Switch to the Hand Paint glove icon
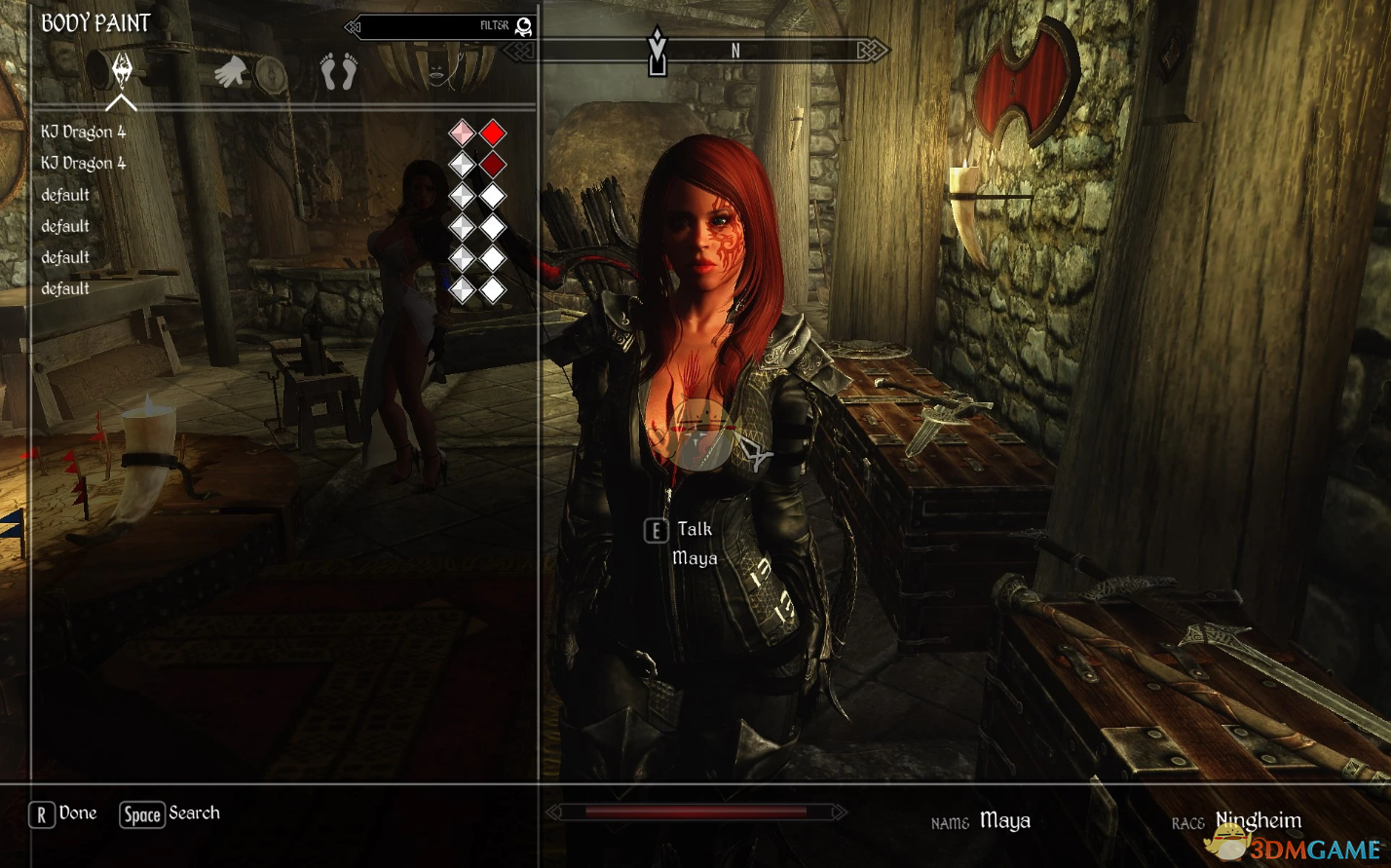1391x868 pixels. (x=230, y=70)
